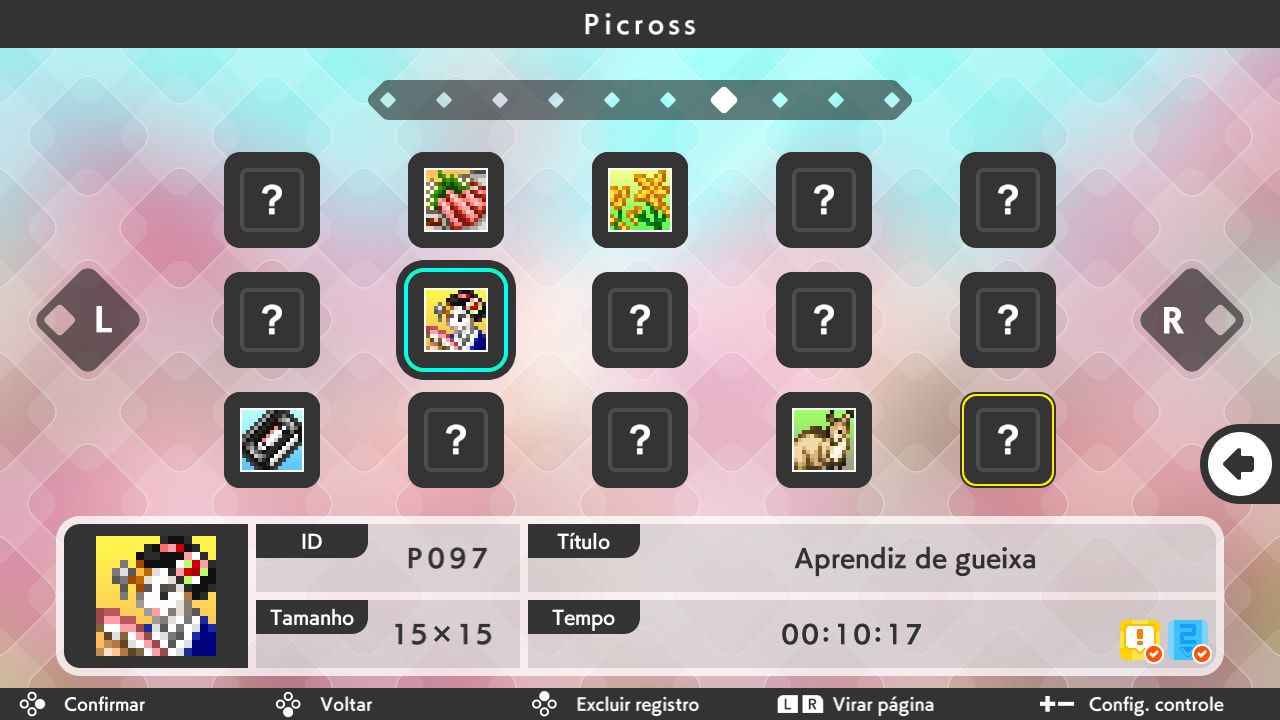Select the large white diamond page marker
The image size is (1280, 720).
click(x=724, y=99)
